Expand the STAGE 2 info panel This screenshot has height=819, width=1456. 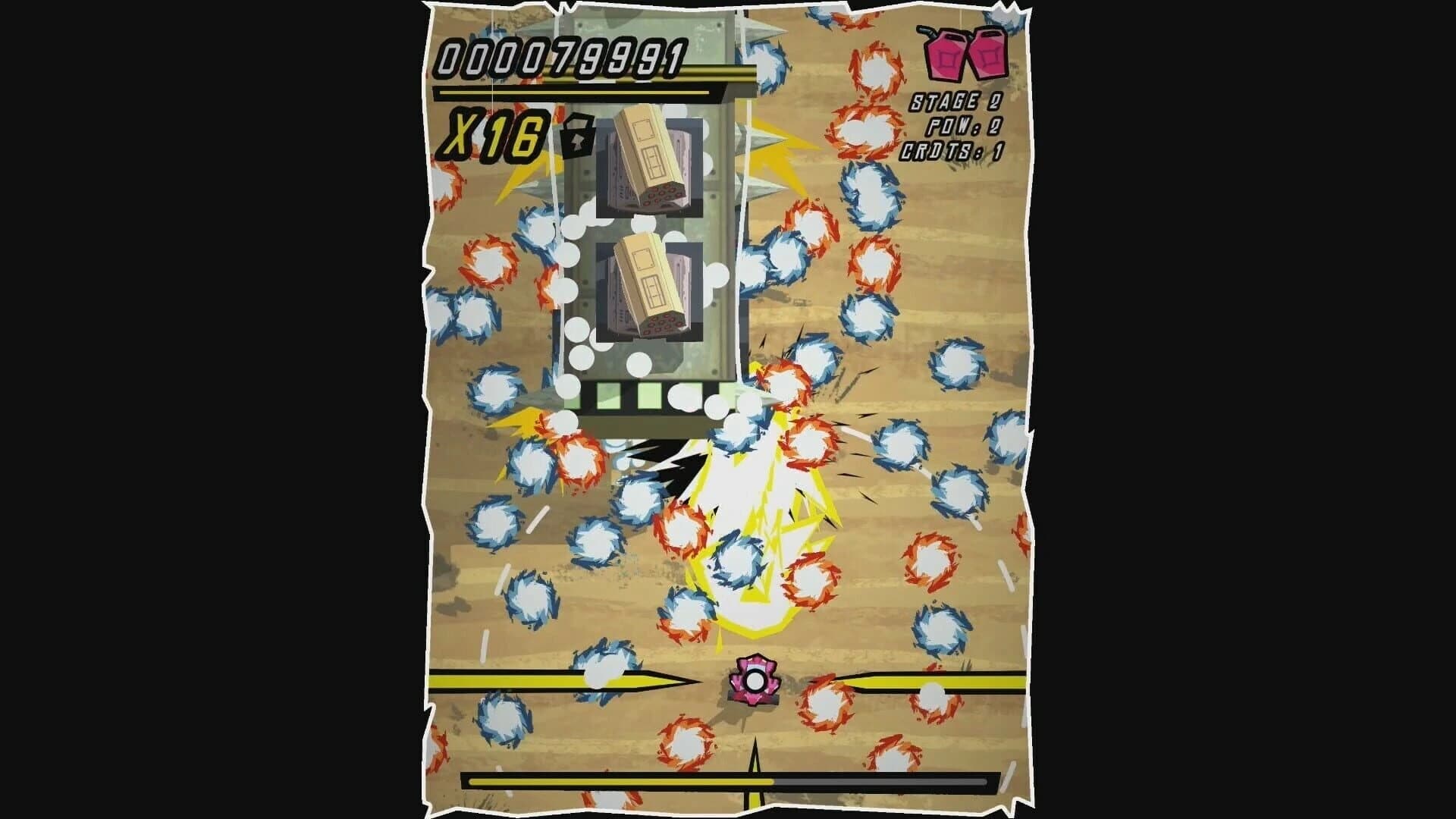(955, 102)
